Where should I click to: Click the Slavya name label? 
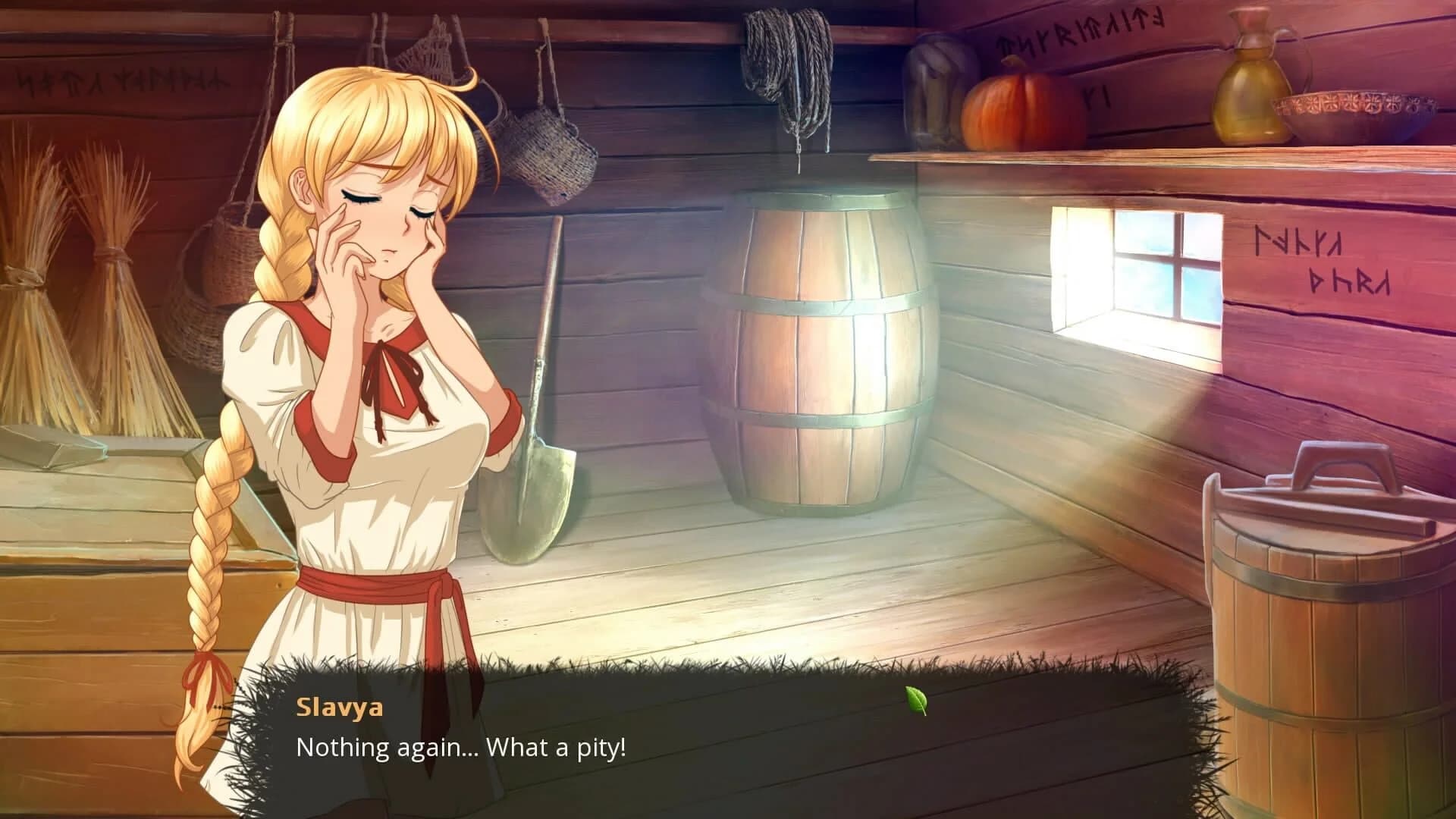click(x=339, y=709)
